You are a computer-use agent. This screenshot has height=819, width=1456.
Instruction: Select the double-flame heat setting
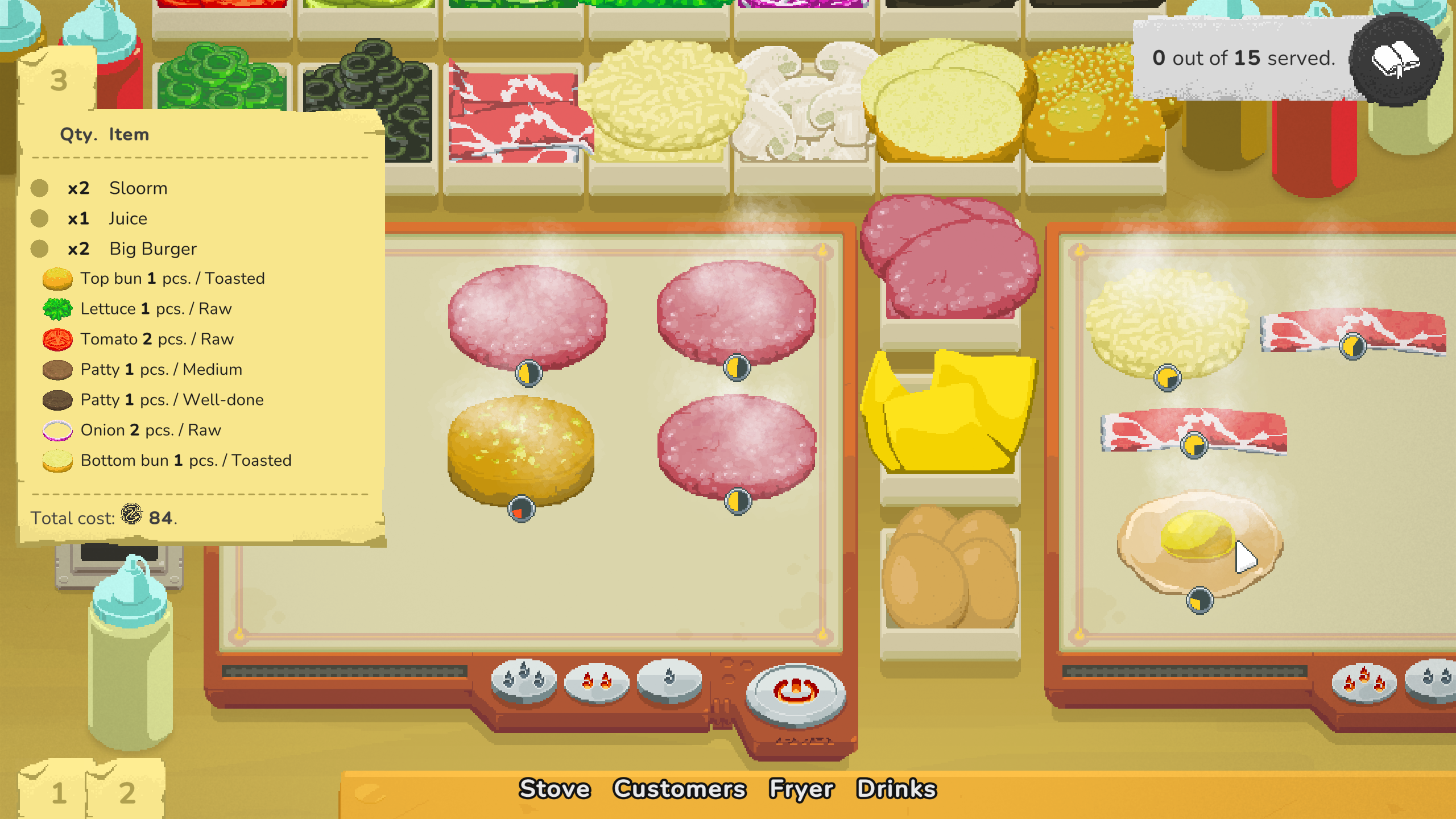tap(597, 683)
